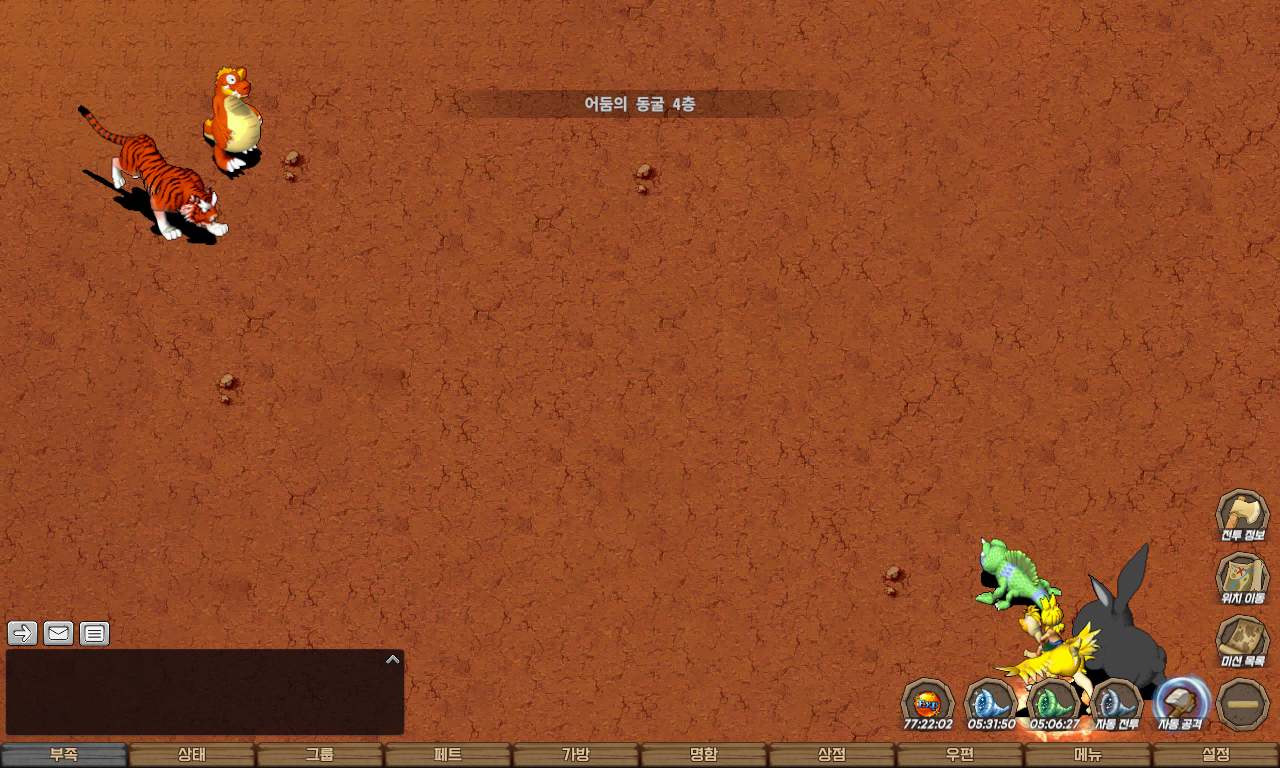The height and width of the screenshot is (768, 1280).
Task: Open the 가방 (bag) inventory
Action: [x=576, y=755]
